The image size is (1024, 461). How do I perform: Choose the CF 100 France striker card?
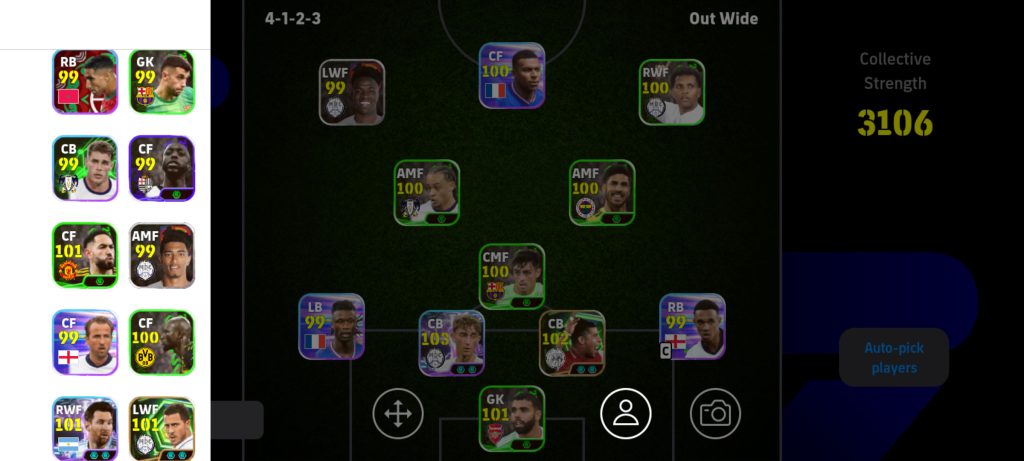click(x=512, y=75)
